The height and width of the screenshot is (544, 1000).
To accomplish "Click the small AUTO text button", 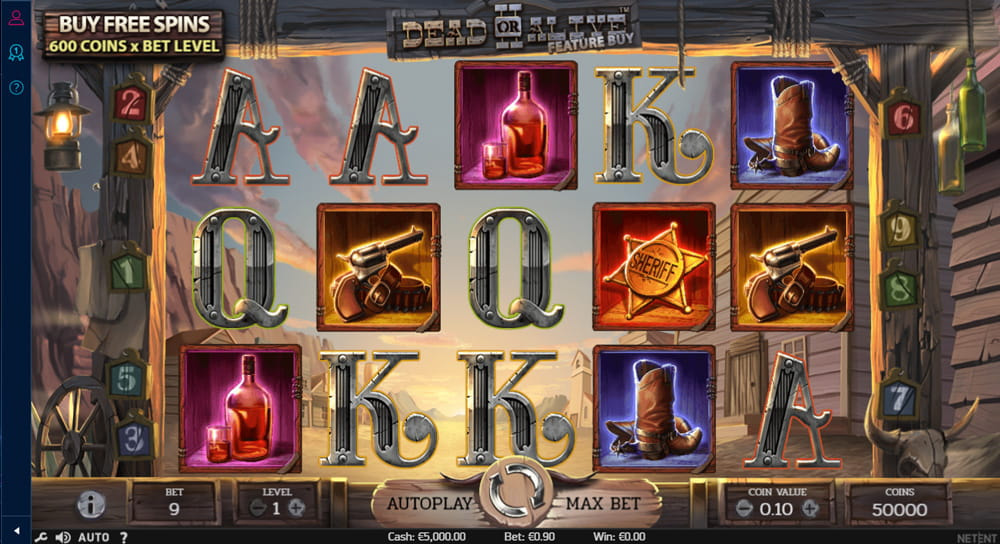I will [93, 537].
